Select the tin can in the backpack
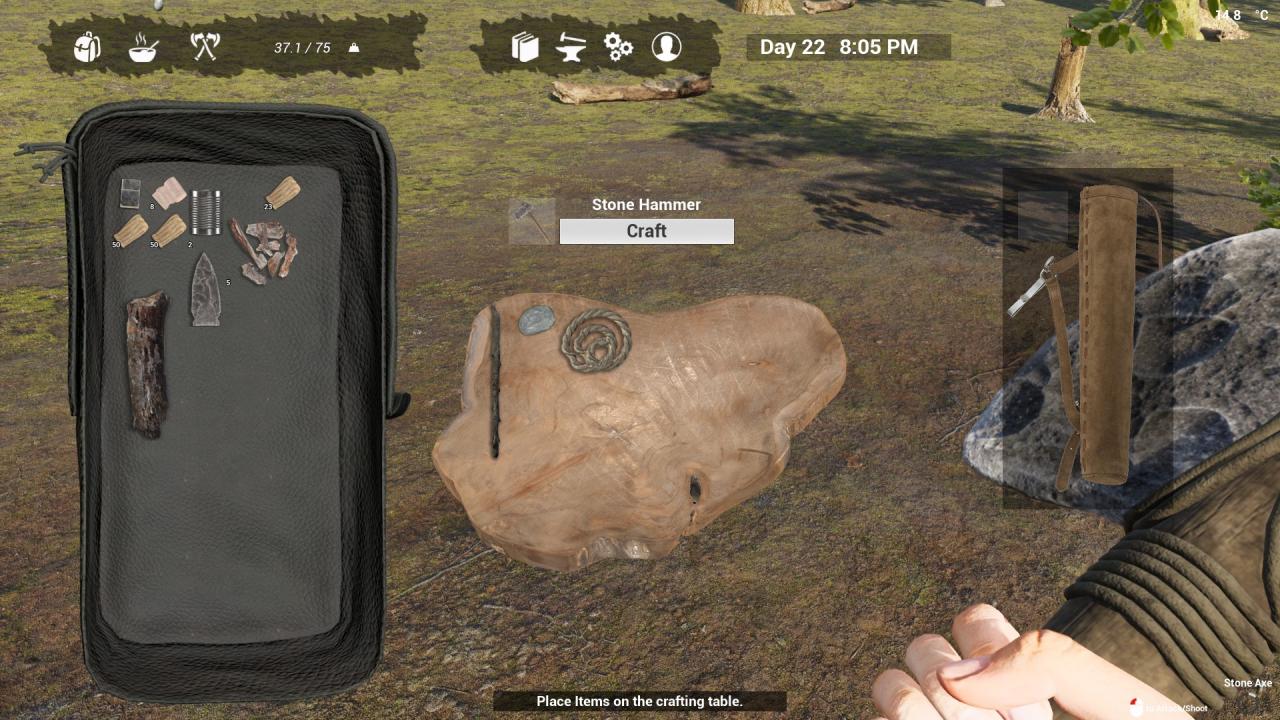 click(206, 212)
